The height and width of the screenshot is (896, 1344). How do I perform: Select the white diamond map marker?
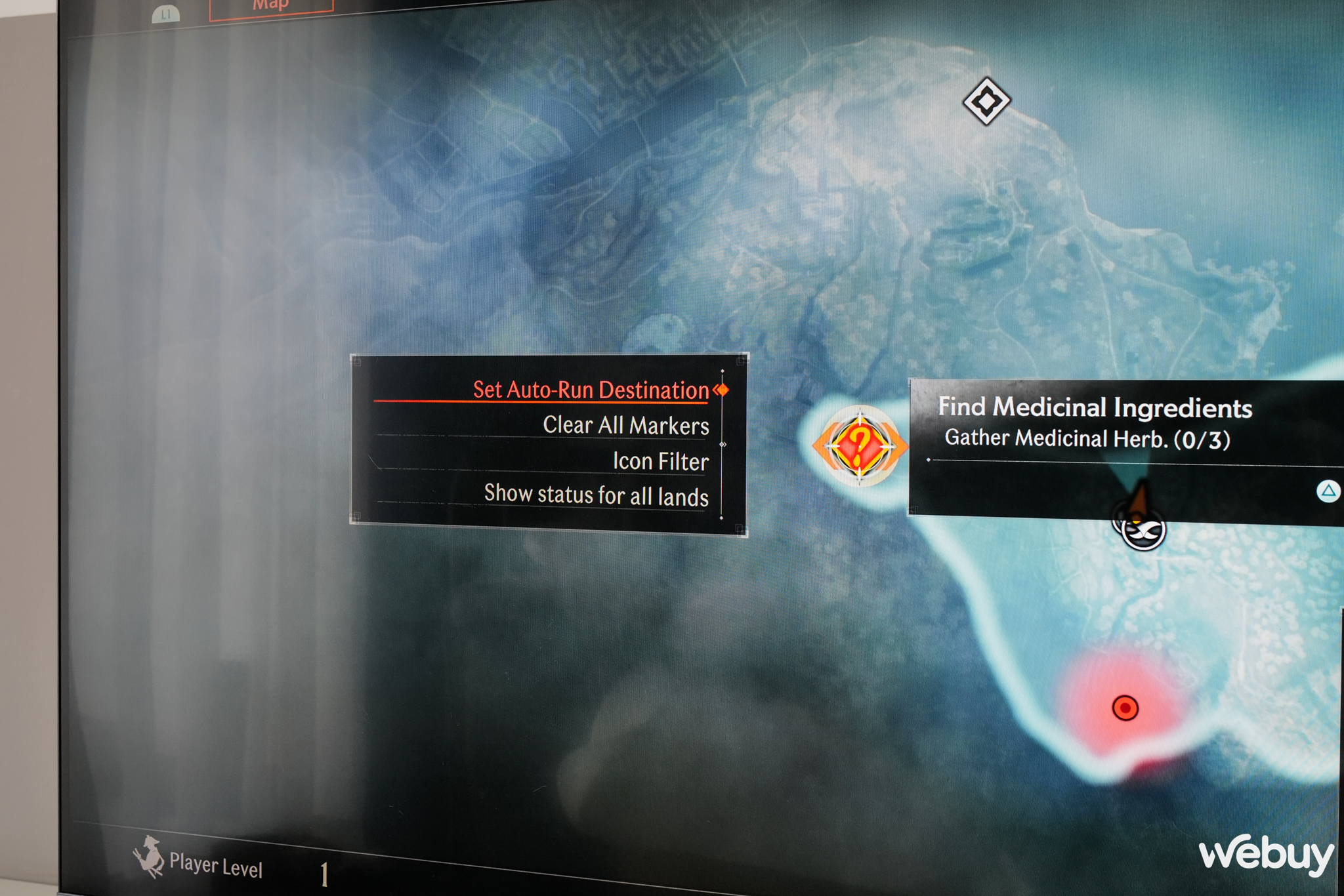pos(986,101)
